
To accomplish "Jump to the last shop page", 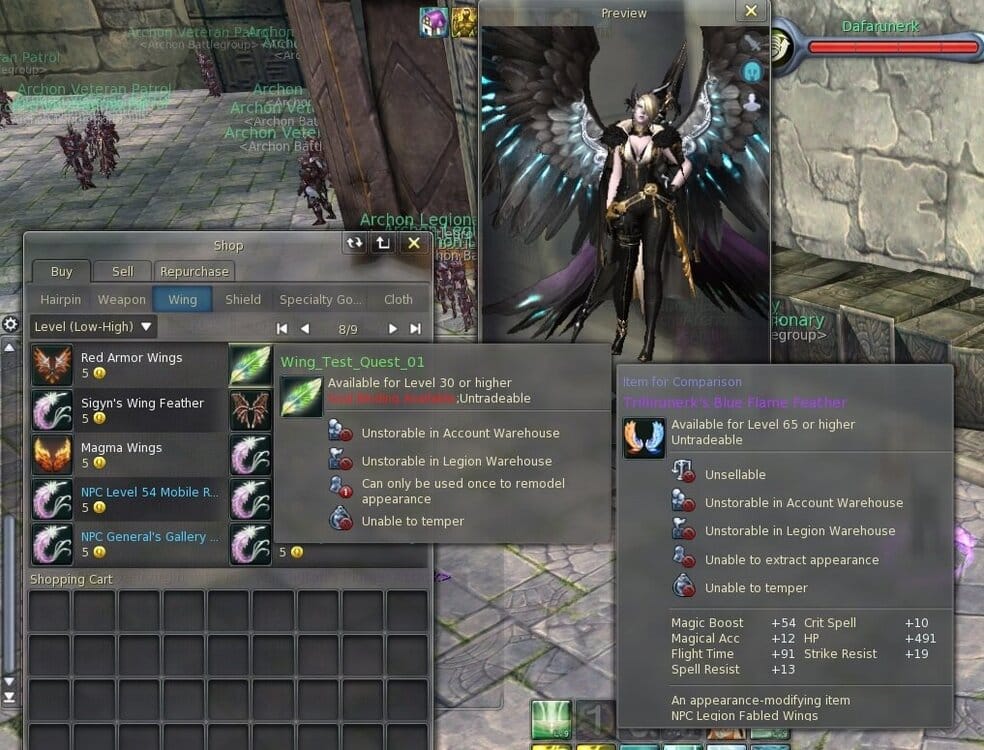I will pos(415,328).
